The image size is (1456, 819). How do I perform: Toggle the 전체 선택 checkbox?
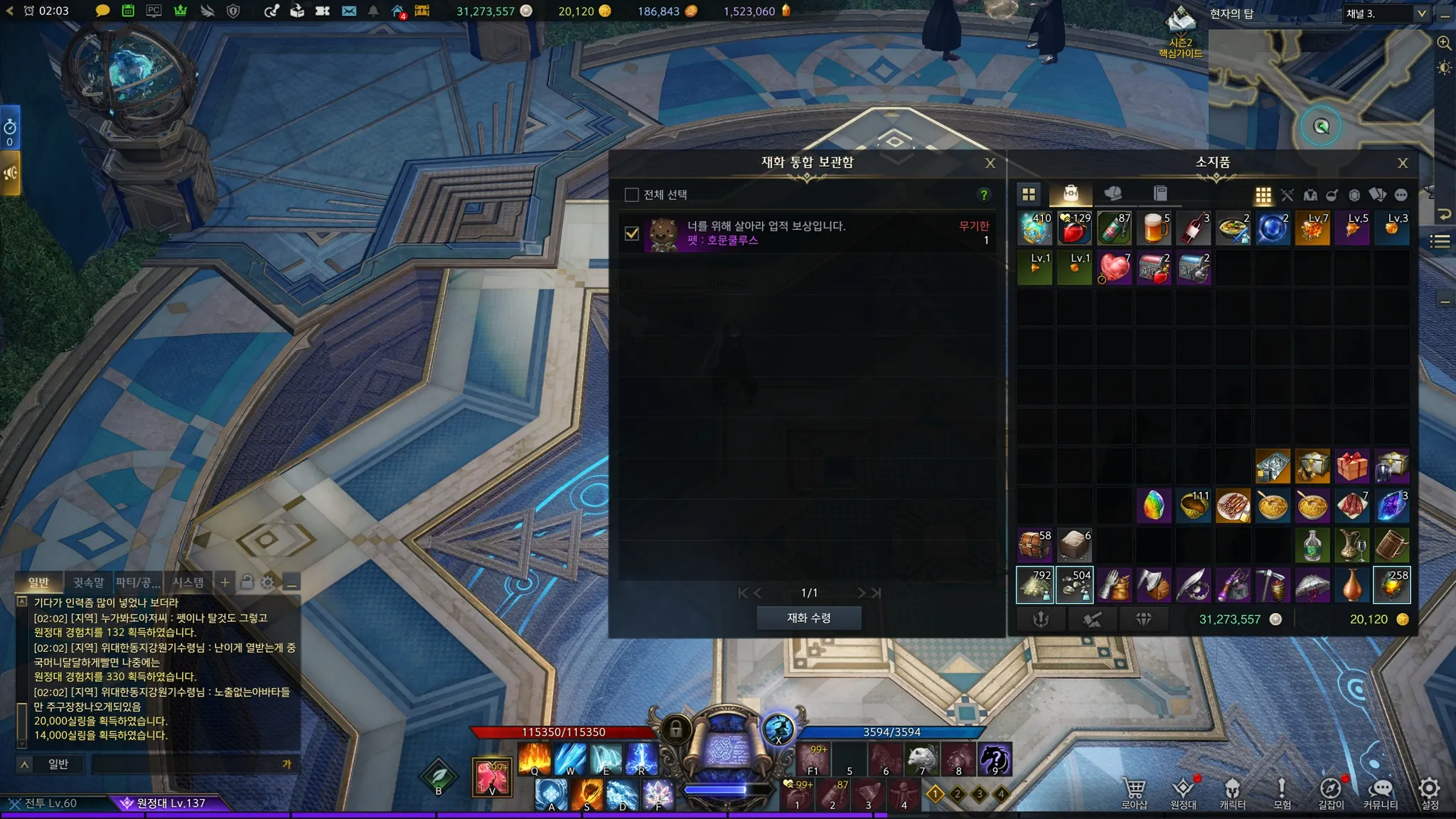(631, 195)
